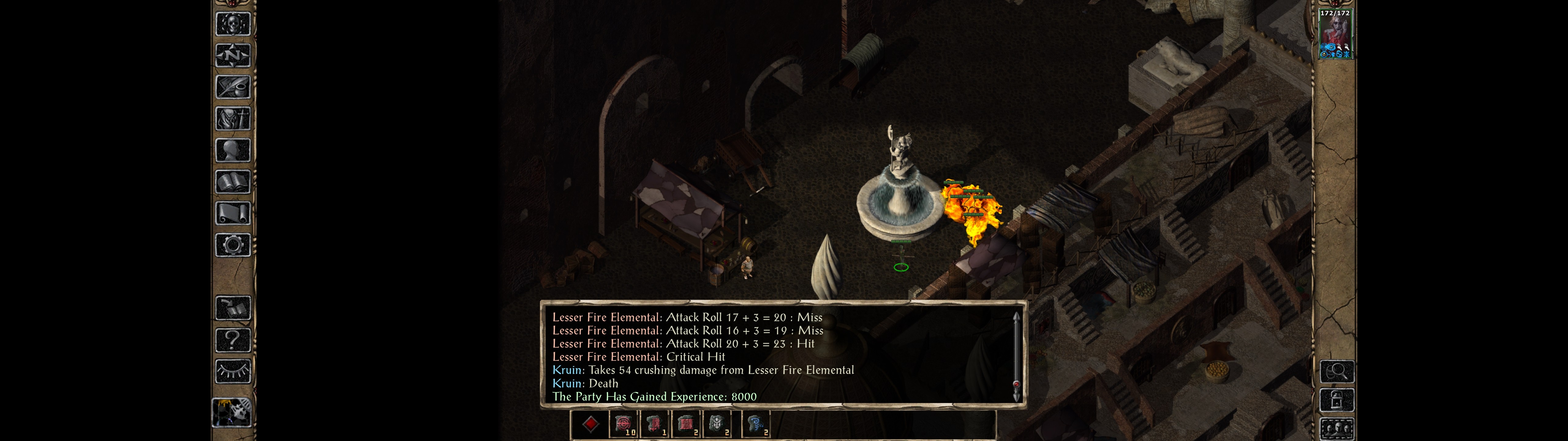Screen dimensions: 1568x441
Task: Cast the blue swirl spell
Action: 756,424
